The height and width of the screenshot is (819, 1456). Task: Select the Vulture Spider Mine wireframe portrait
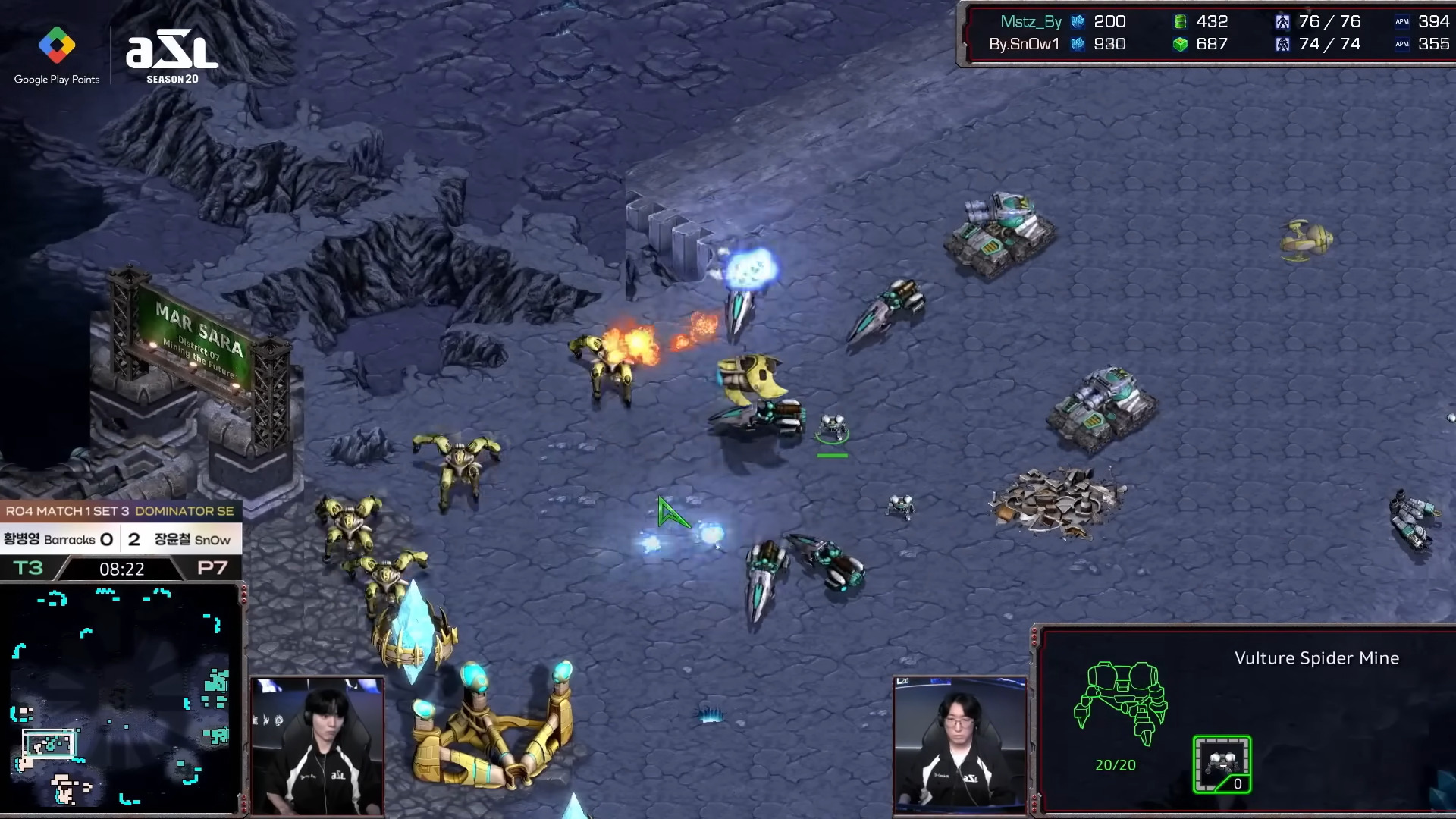coord(1120,701)
